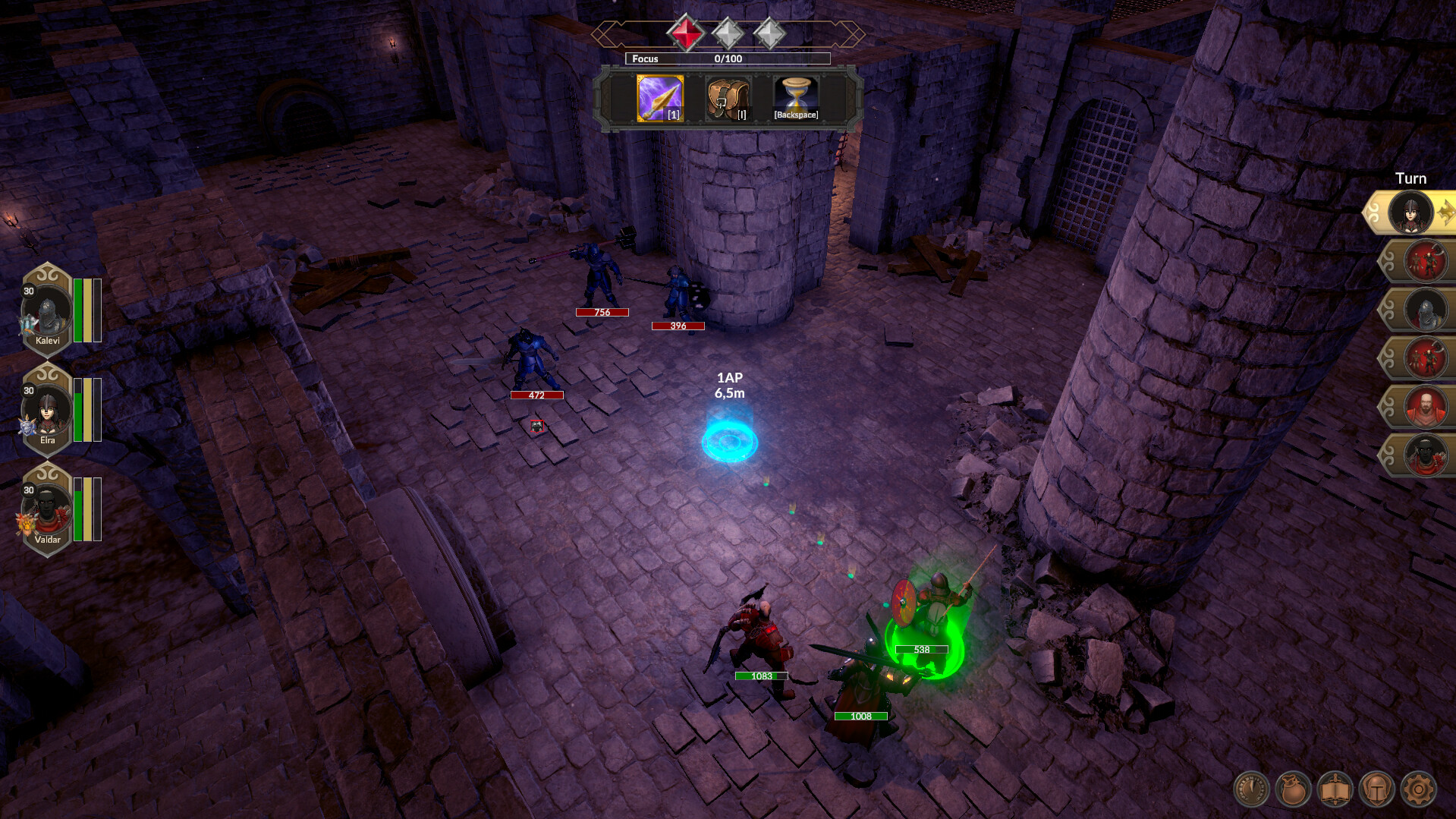Click the Focus 0/100 bar
This screenshot has width=1456, height=819.
point(727,58)
